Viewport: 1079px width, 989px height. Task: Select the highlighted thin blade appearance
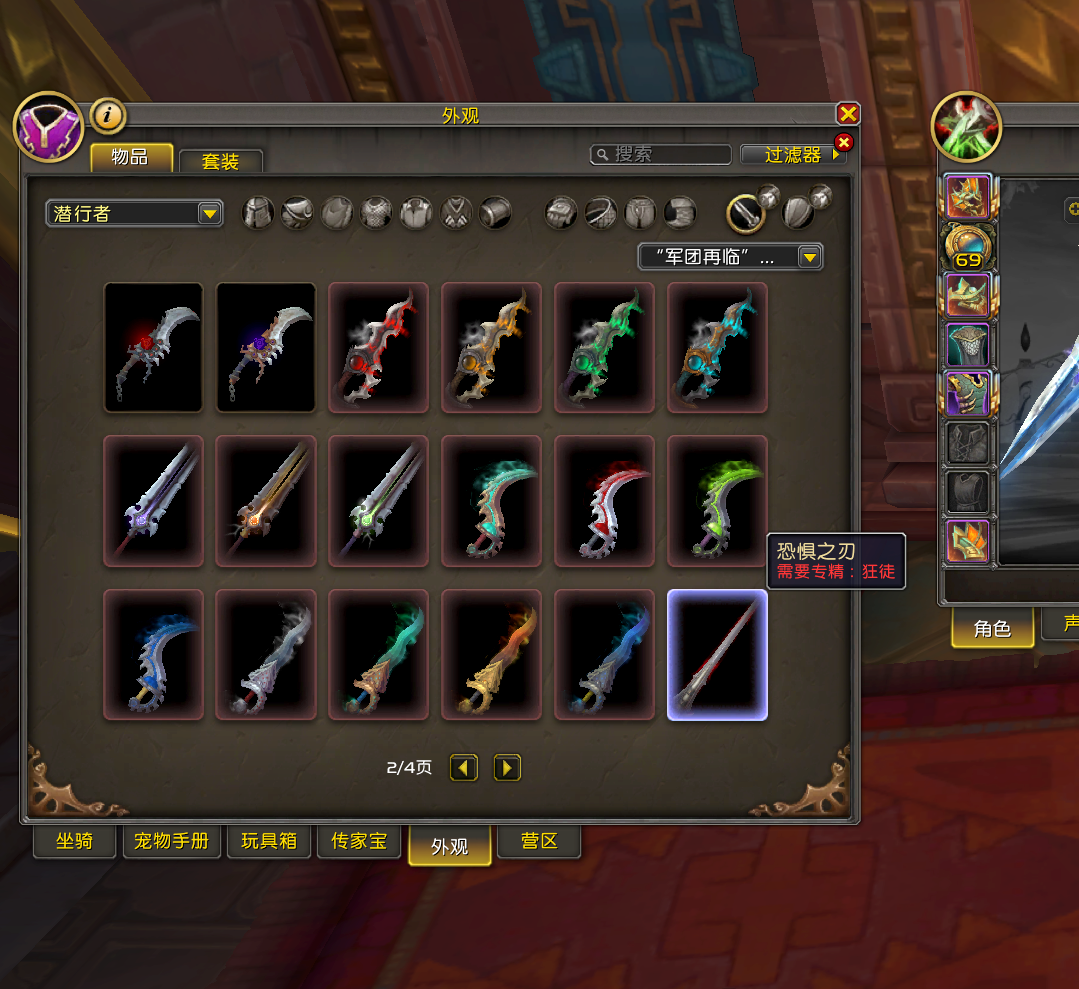click(x=717, y=655)
